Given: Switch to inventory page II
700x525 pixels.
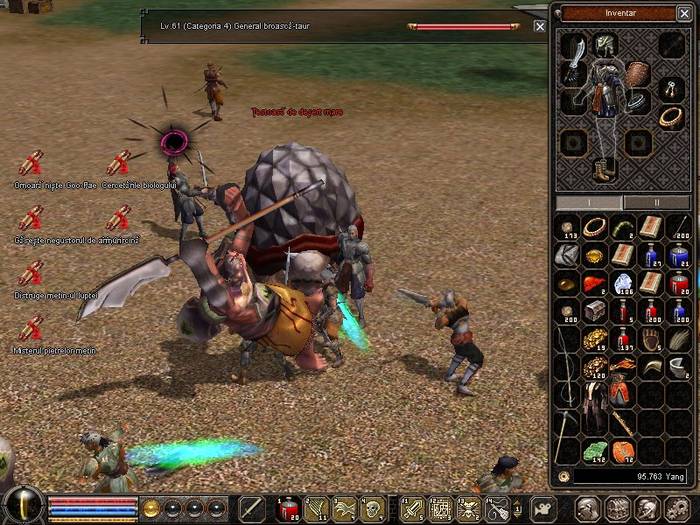Looking at the screenshot, I should point(656,202).
